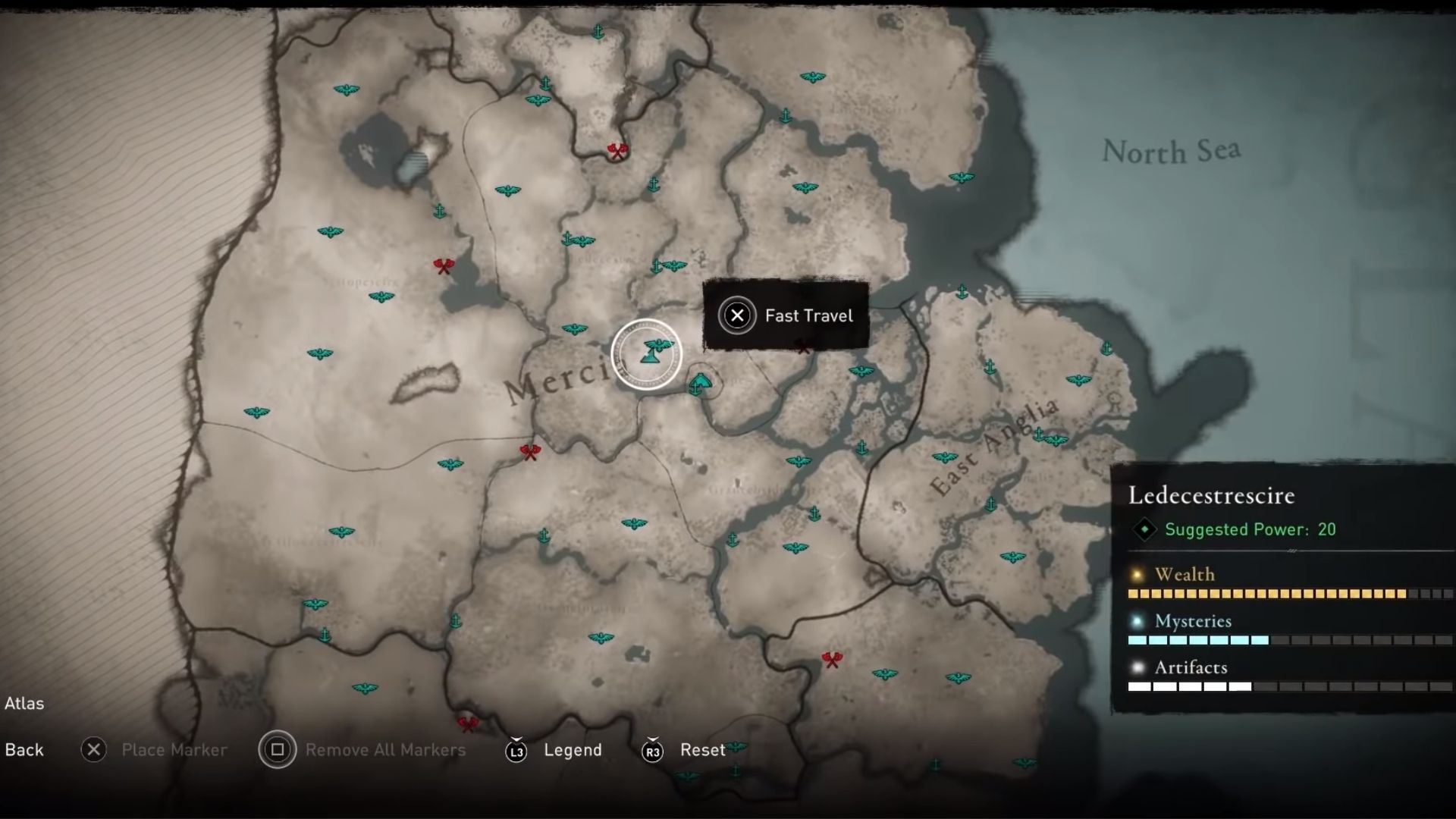The height and width of the screenshot is (819, 1456).
Task: Switch to the Atlas view
Action: [x=25, y=704]
